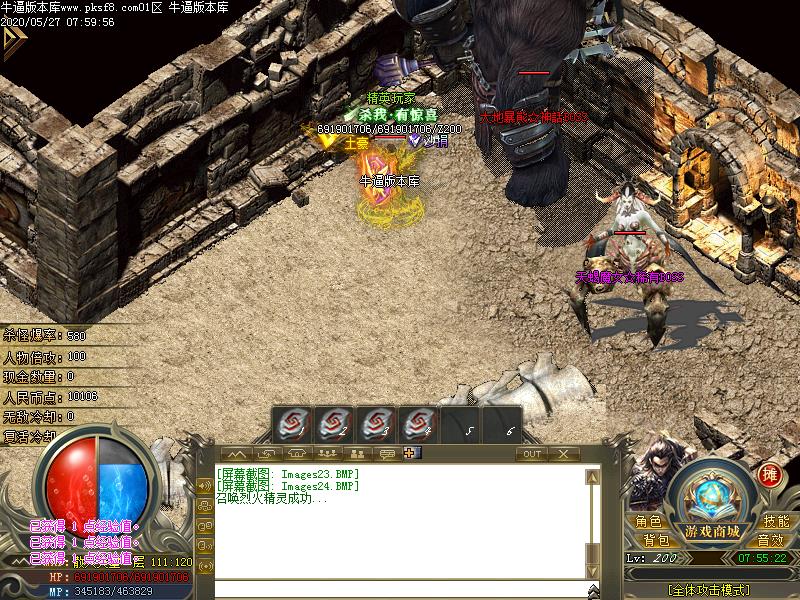Click the 全体攻击模式 attack mode label
Image resolution: width=800 pixels, height=600 pixels.
click(708, 589)
